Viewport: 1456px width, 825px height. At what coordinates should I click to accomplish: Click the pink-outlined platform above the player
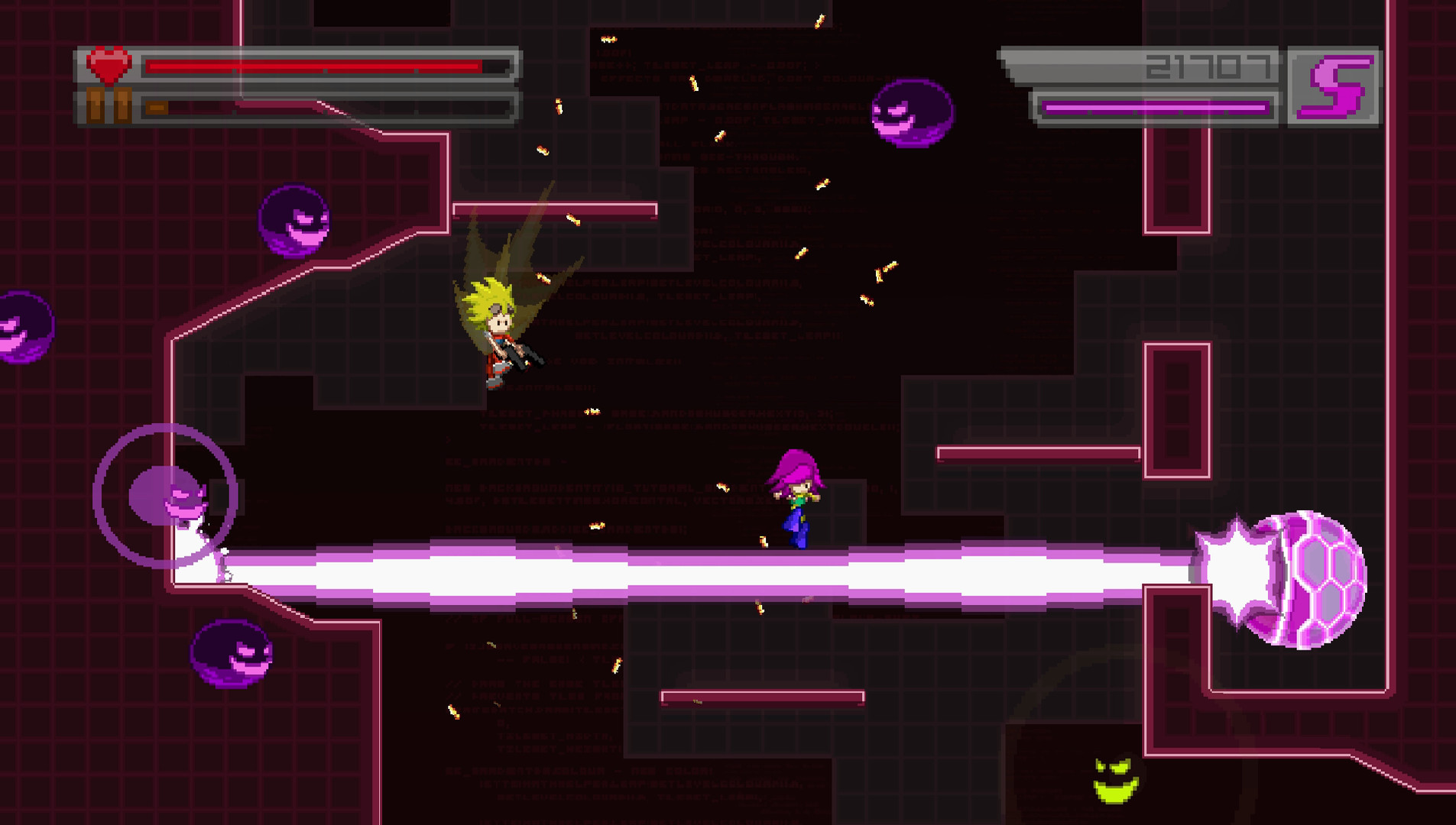(x=554, y=208)
